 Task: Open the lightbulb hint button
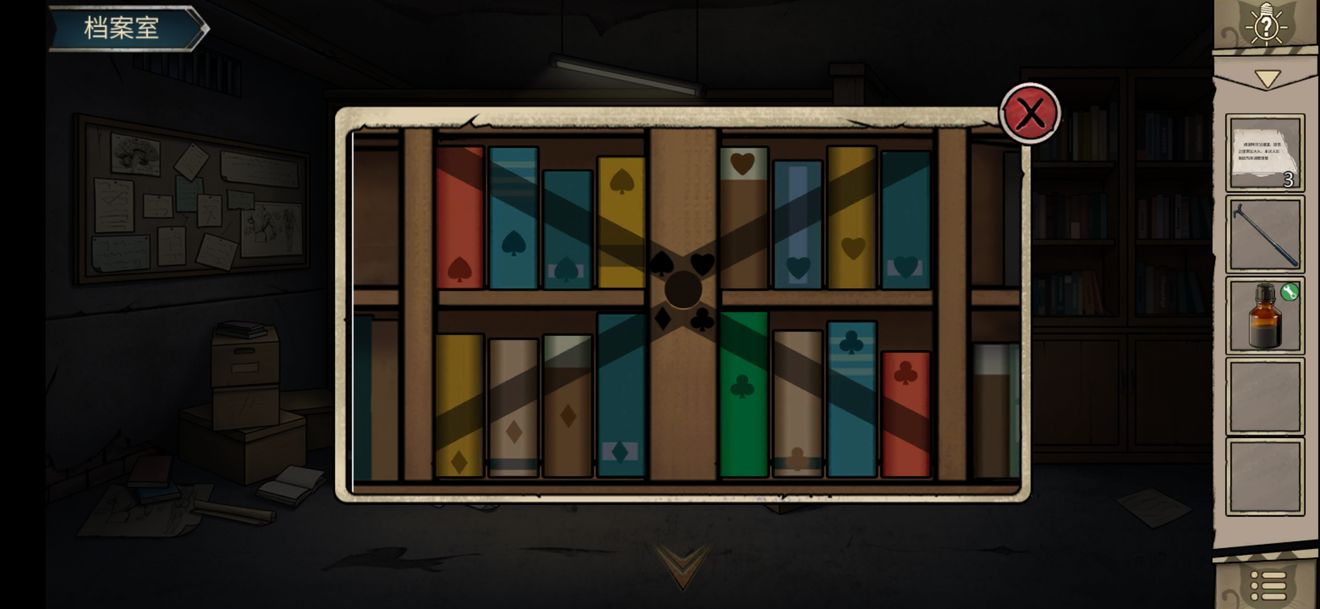coord(1266,26)
